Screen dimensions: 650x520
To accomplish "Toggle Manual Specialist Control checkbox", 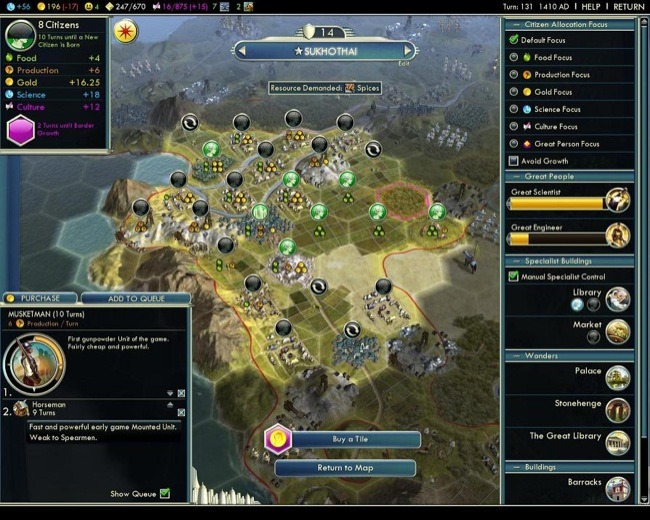I will pyautogui.click(x=513, y=276).
